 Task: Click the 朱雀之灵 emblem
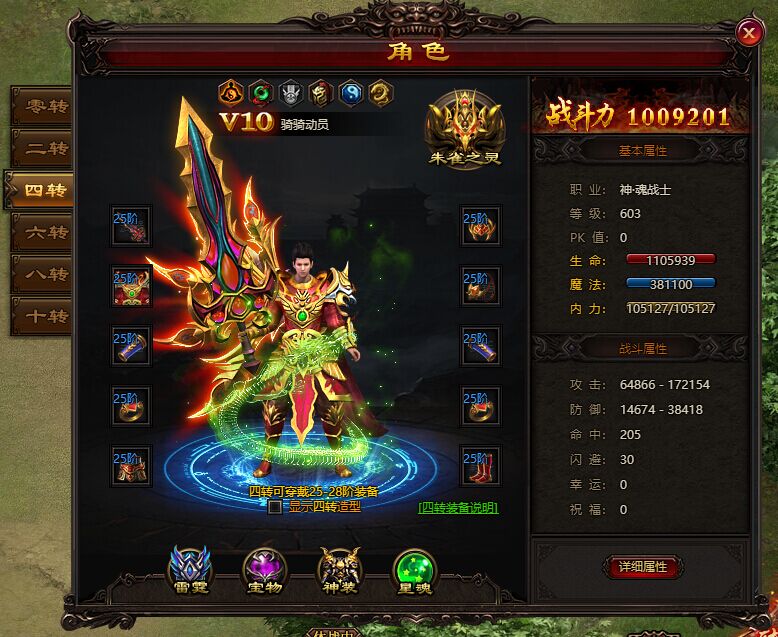click(x=466, y=130)
